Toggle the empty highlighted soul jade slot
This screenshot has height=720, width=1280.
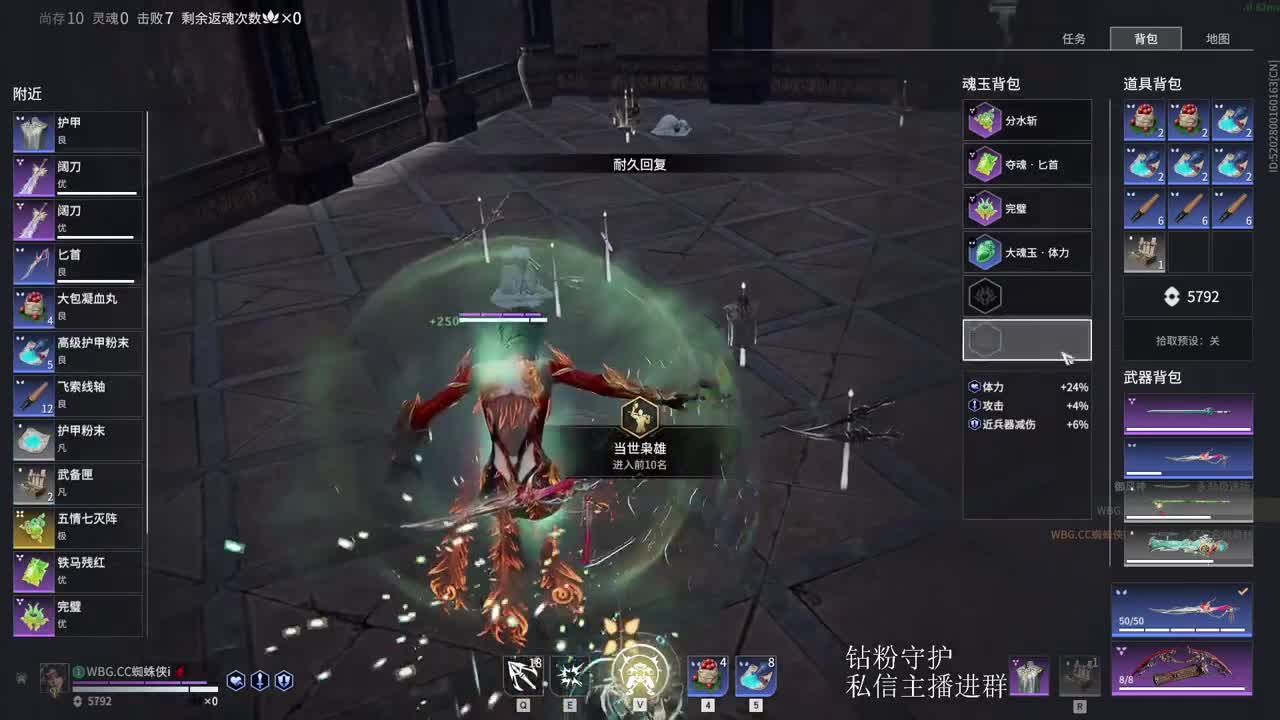pyautogui.click(x=1027, y=340)
